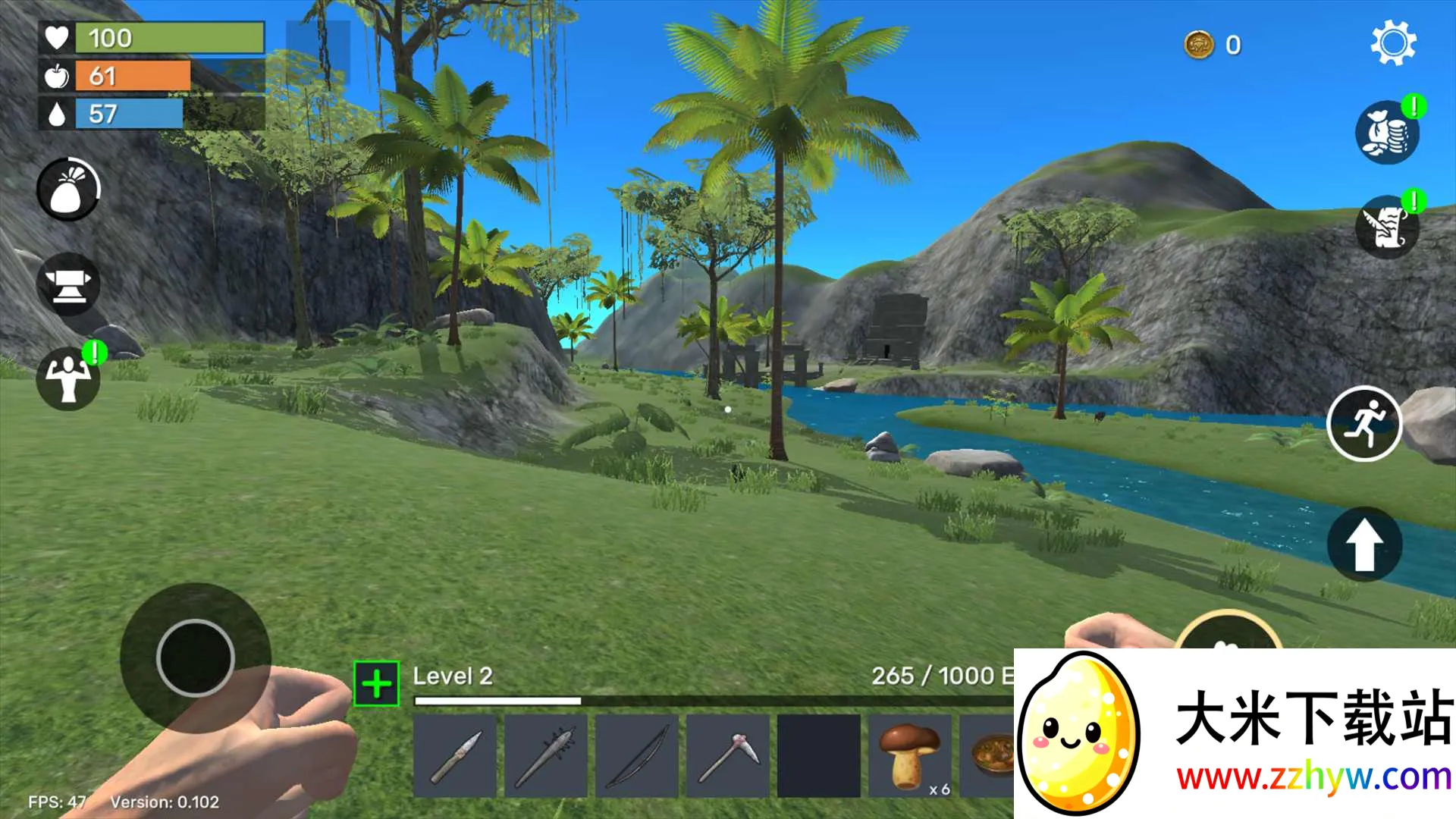Tap the movement joystick
1456x819 pixels.
click(196, 658)
